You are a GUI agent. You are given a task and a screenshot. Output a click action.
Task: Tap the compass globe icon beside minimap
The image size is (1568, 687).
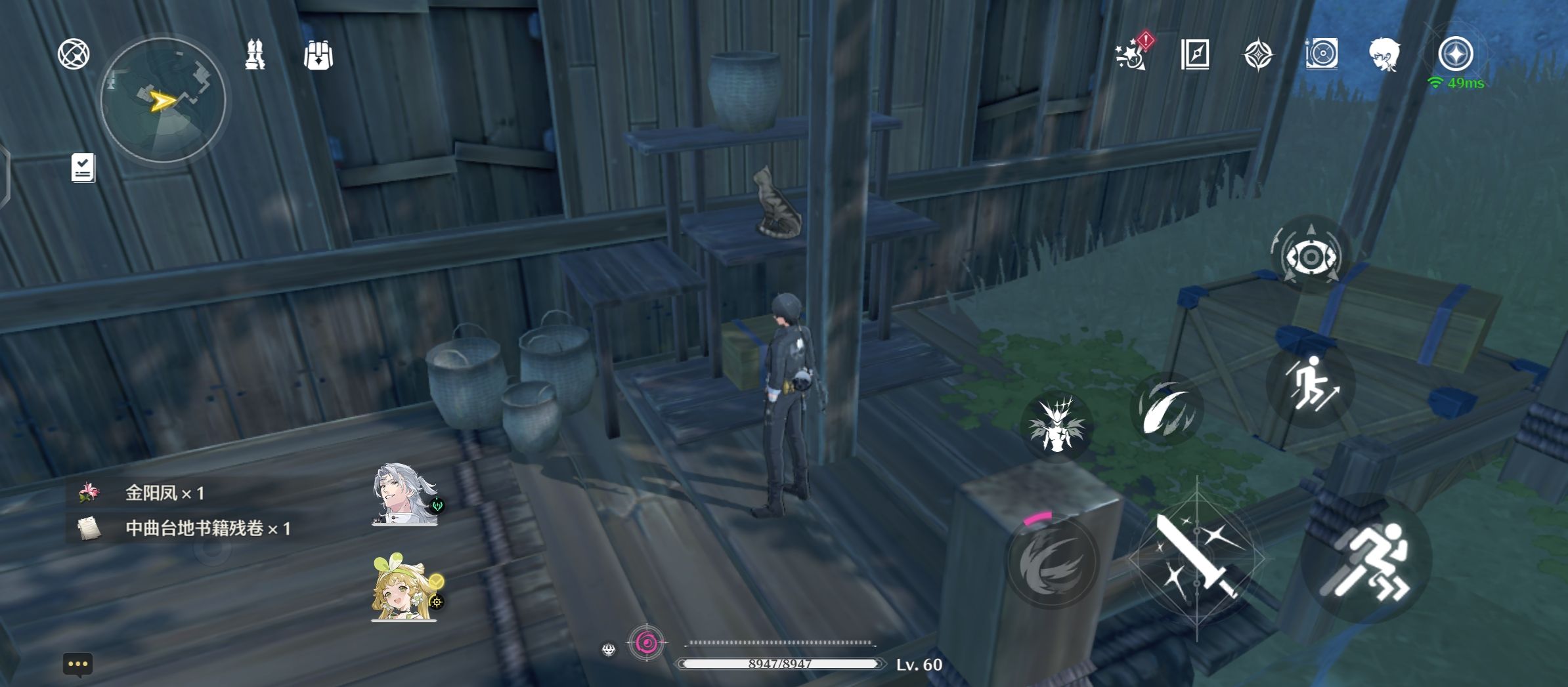[x=74, y=54]
